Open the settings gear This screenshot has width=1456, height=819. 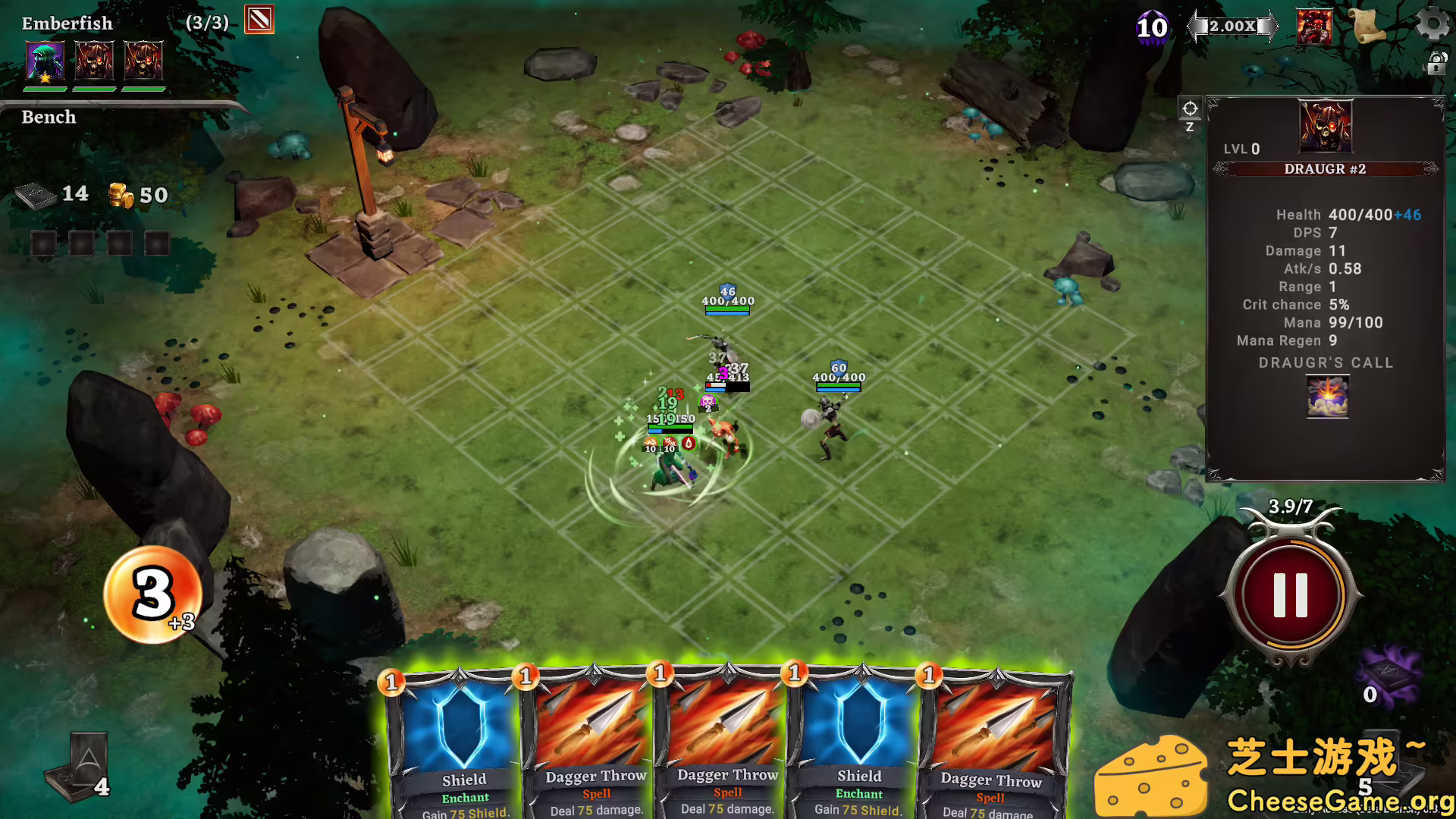1432,24
